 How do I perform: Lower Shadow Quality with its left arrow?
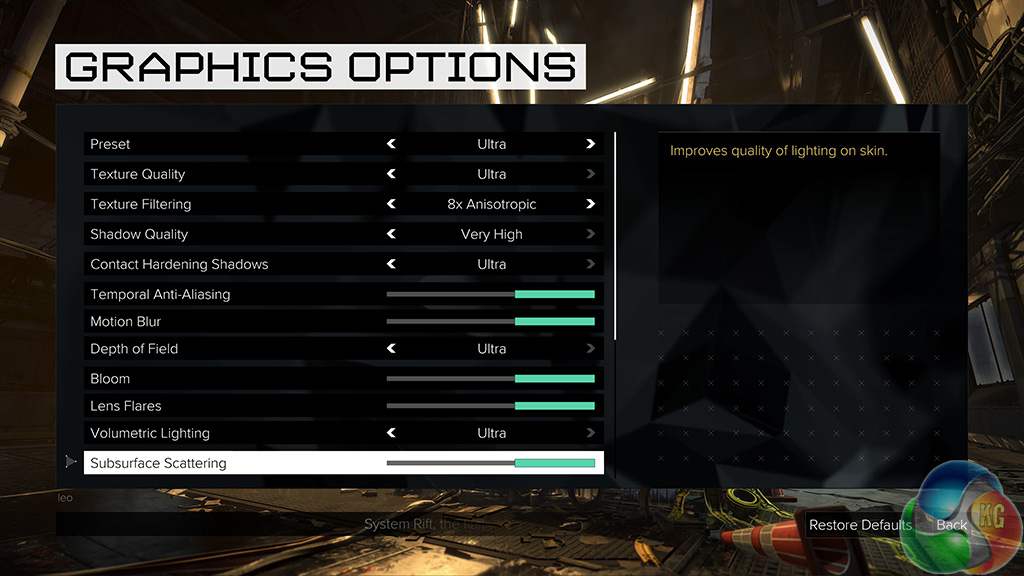pyautogui.click(x=391, y=234)
